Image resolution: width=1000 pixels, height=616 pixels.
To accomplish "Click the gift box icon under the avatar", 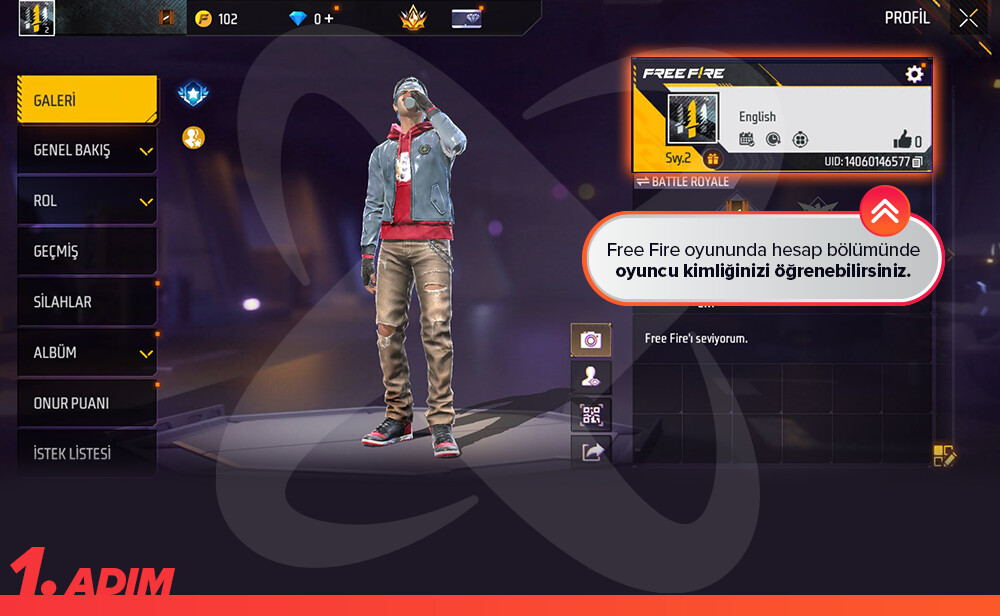I will (x=712, y=159).
